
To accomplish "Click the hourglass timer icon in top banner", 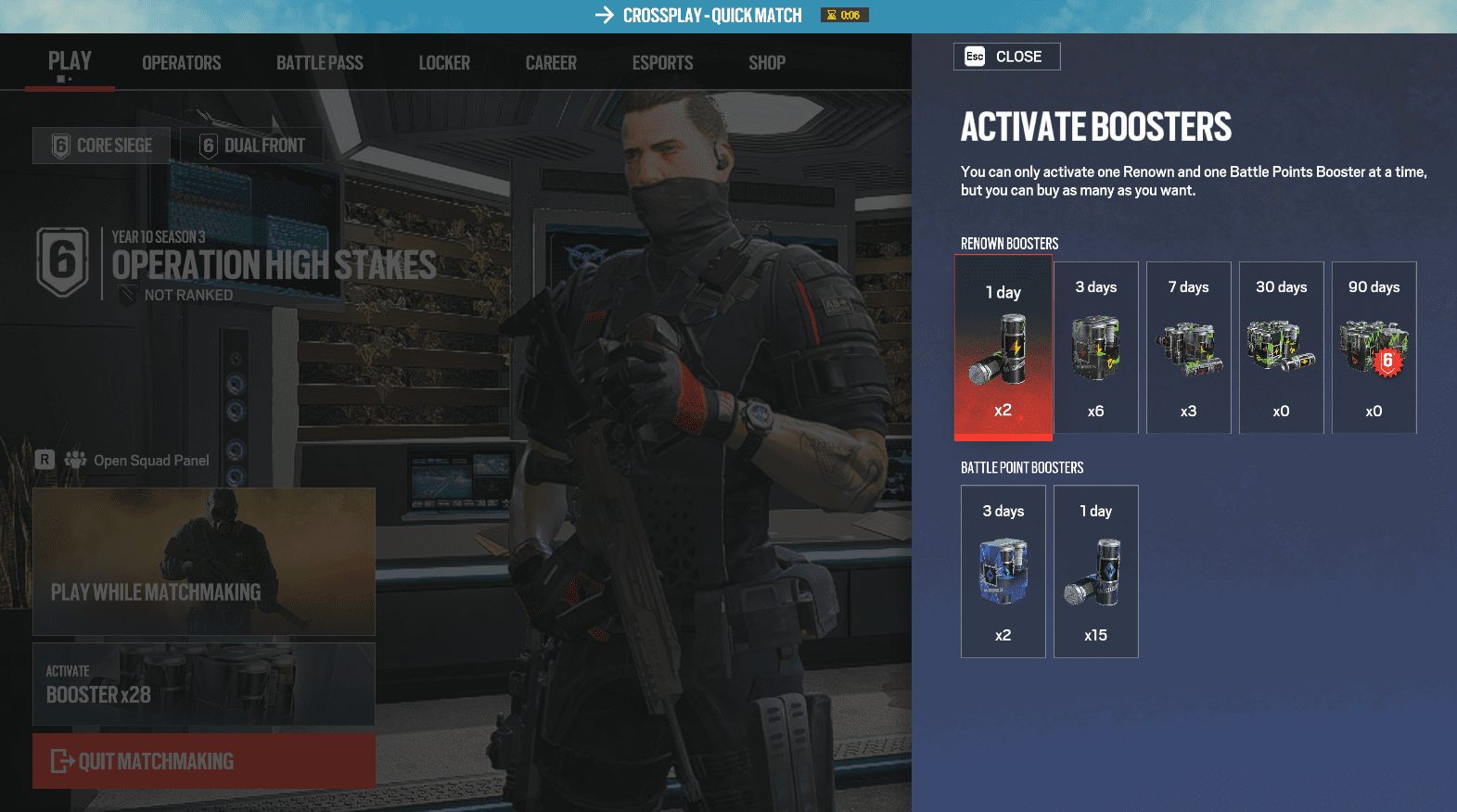I will 831,14.
